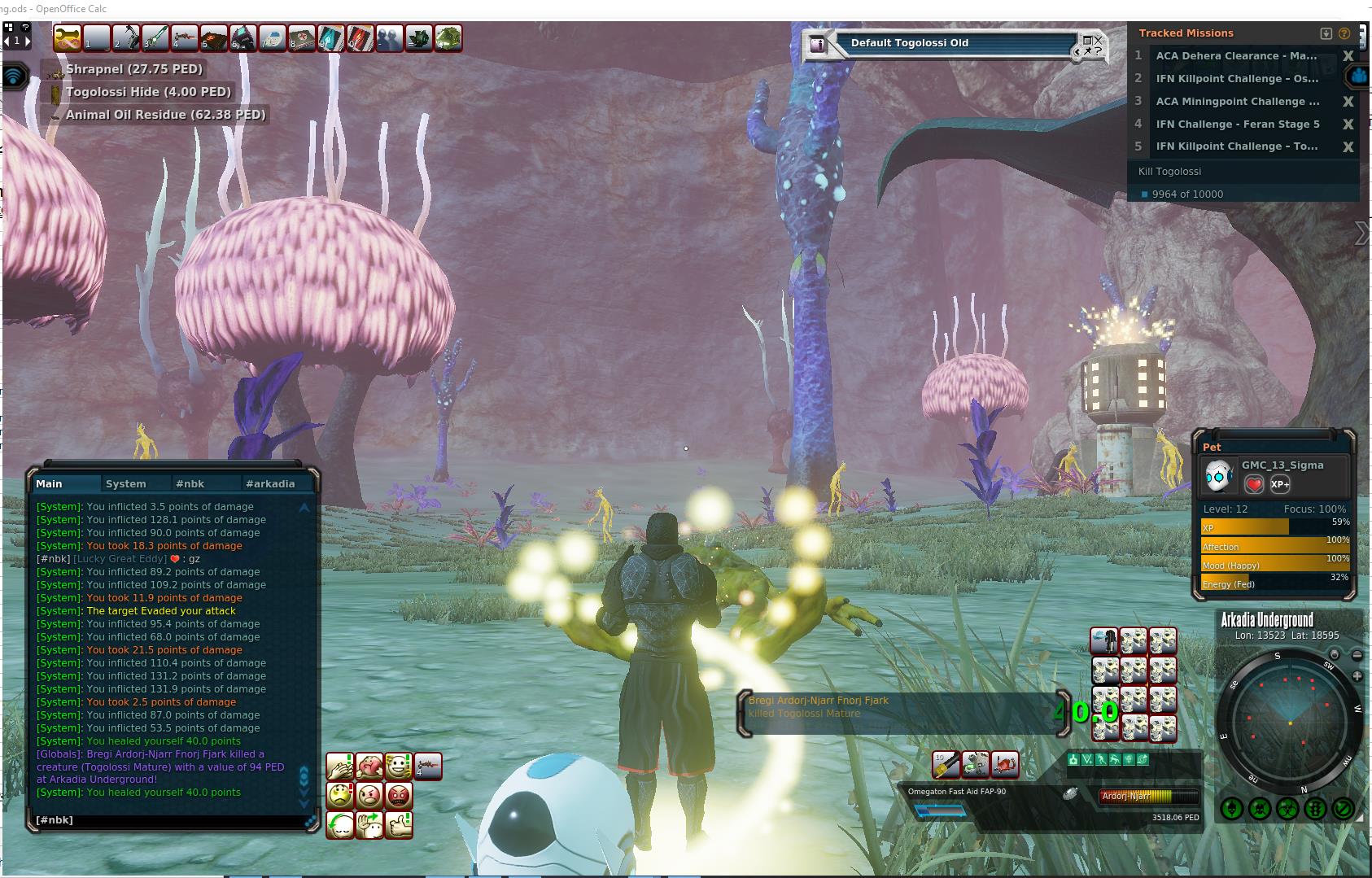
Task: Click the pet's XP+ button
Action: click(1280, 484)
